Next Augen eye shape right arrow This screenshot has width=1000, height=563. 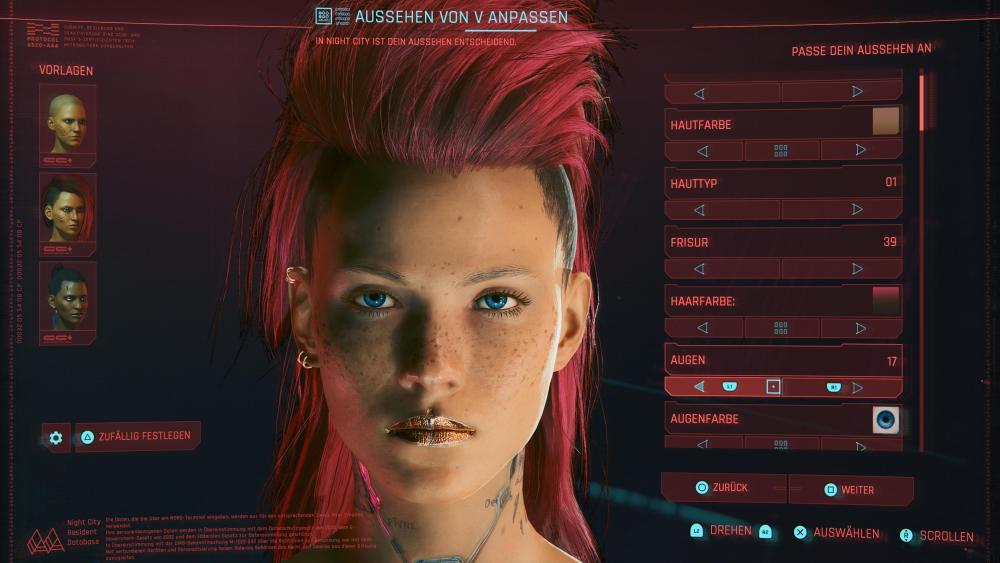click(857, 387)
